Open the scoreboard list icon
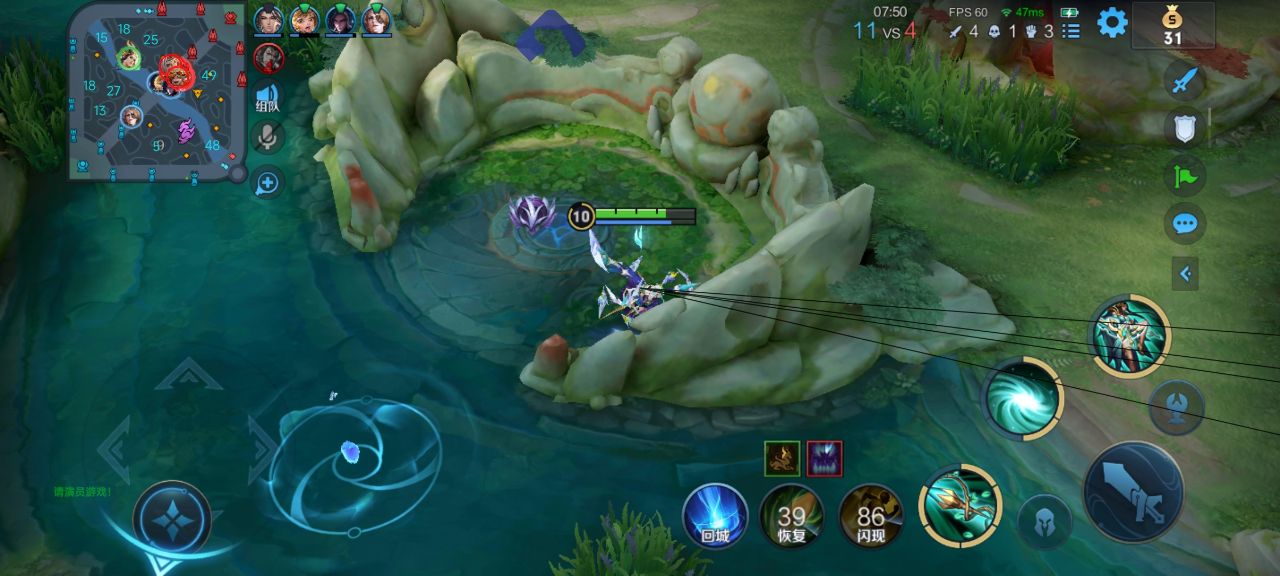This screenshot has height=576, width=1280. click(x=1071, y=31)
